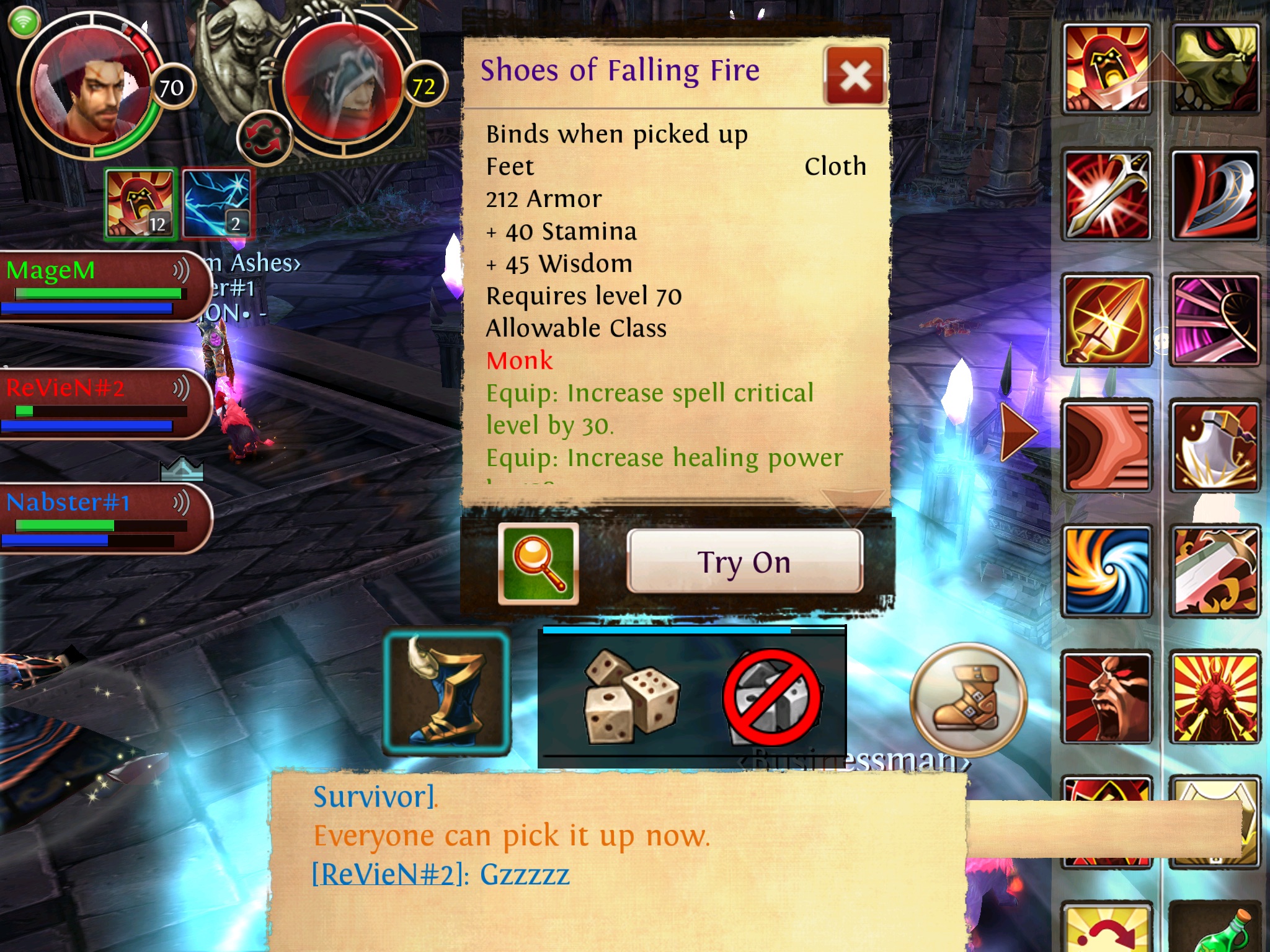The width and height of the screenshot is (1270, 952).
Task: Tap the red swap-target arrows button
Action: coord(265,138)
